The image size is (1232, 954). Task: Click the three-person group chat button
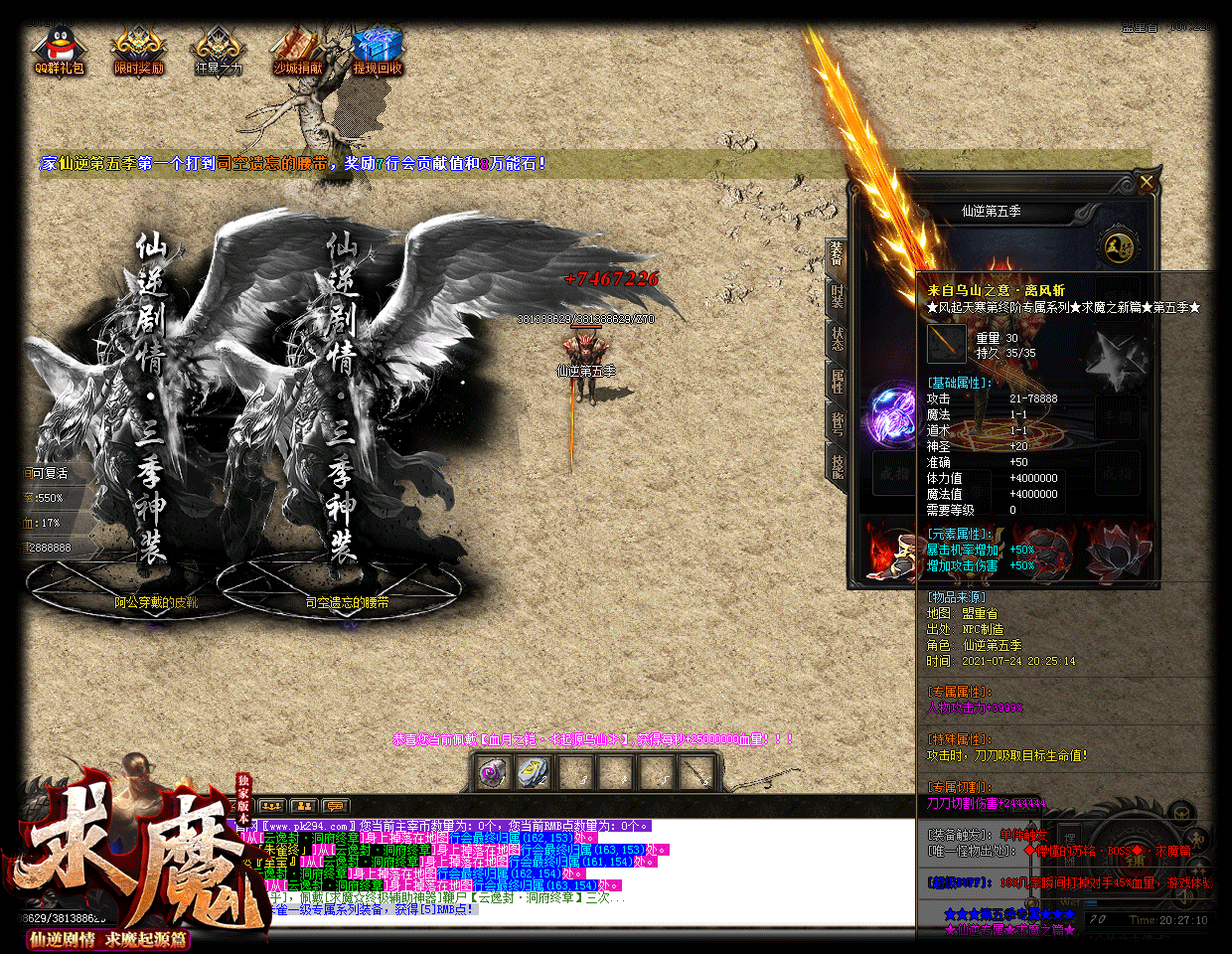(271, 806)
